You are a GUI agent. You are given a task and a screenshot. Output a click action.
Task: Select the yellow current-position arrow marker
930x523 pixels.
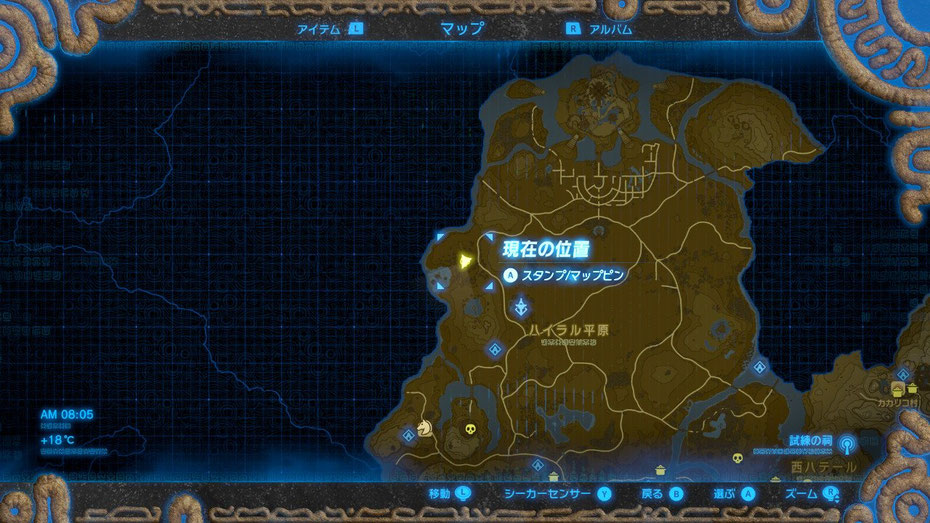pyautogui.click(x=466, y=261)
